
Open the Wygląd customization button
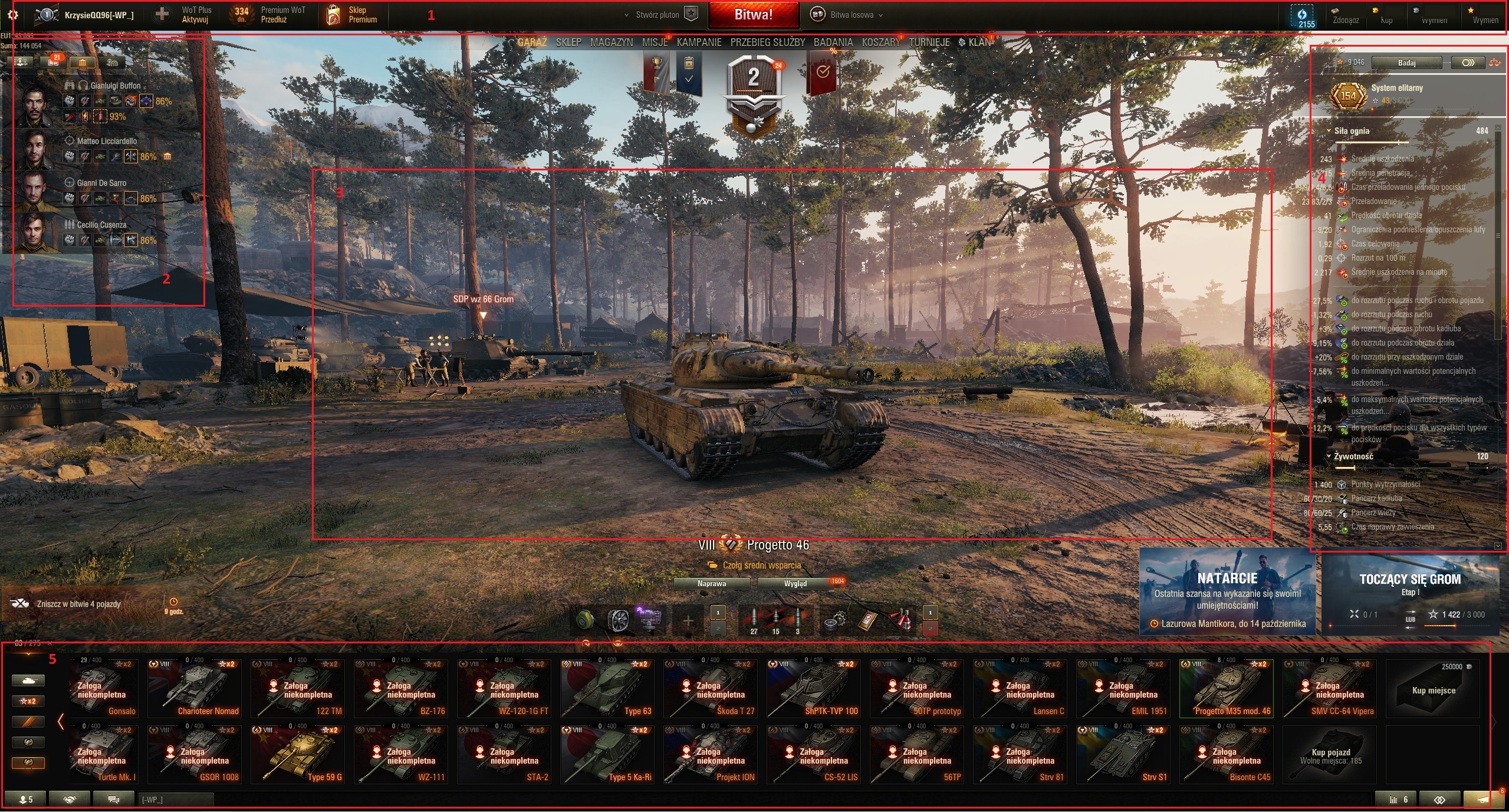pos(795,584)
